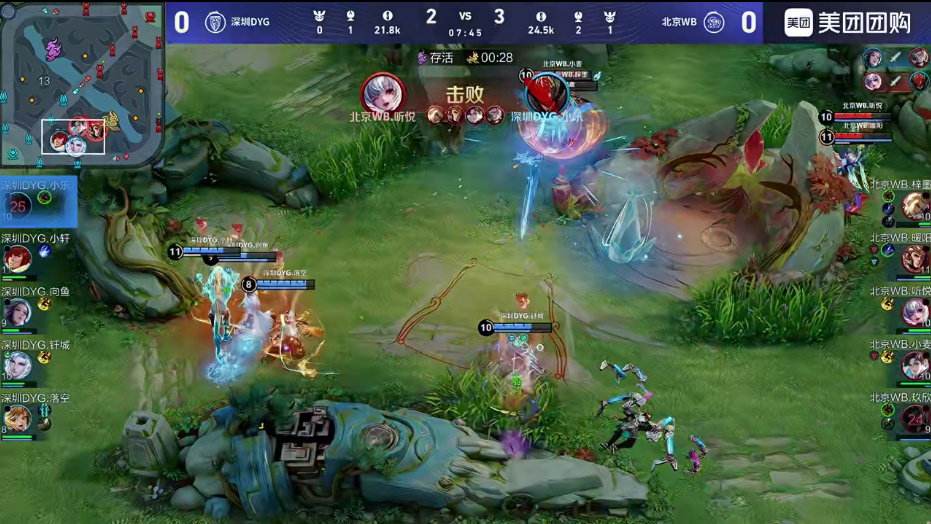Click the 北京WB team logo
931x524 pixels.
(713, 22)
